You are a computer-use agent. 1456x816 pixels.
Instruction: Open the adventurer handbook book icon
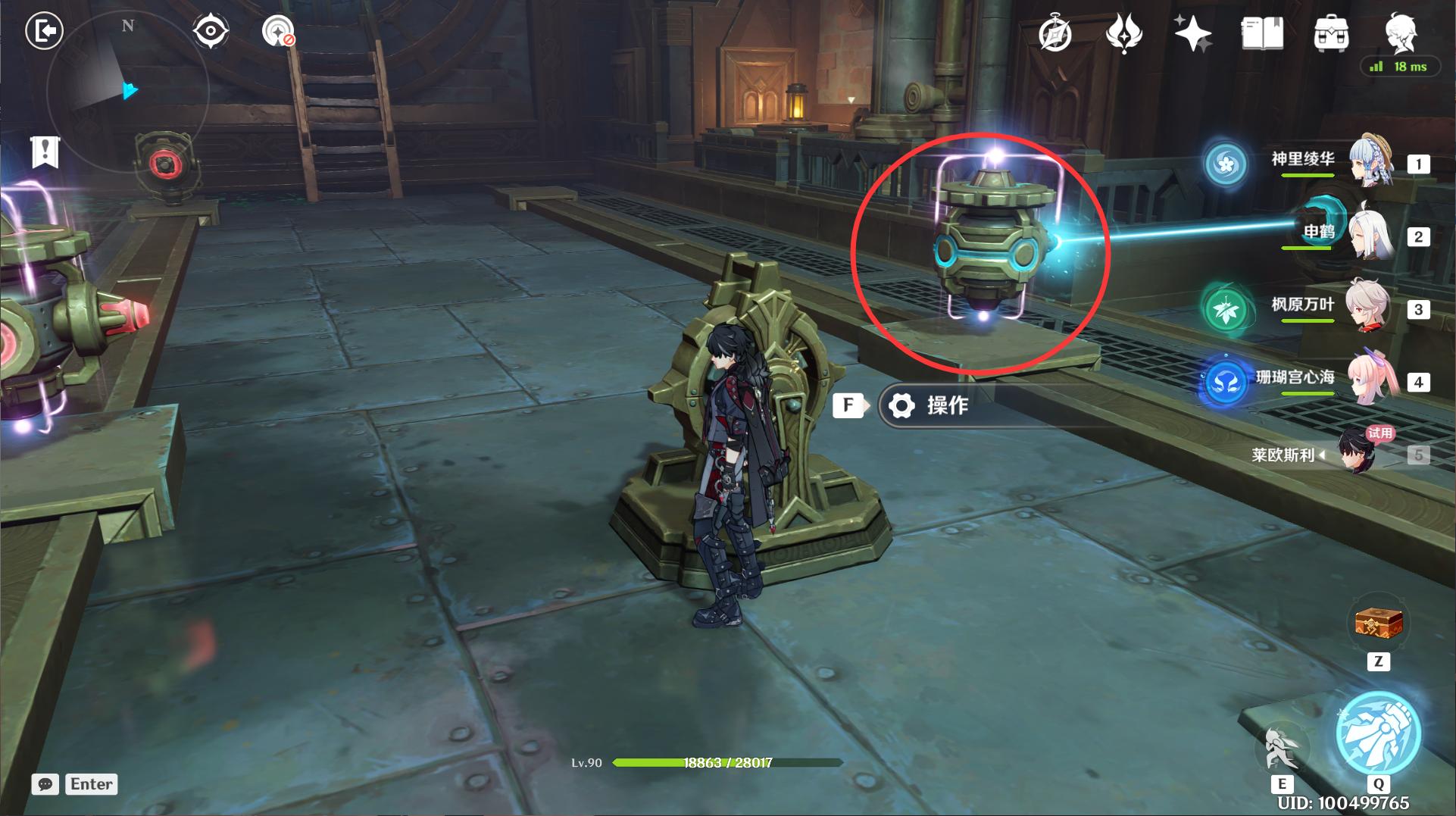click(x=1262, y=34)
